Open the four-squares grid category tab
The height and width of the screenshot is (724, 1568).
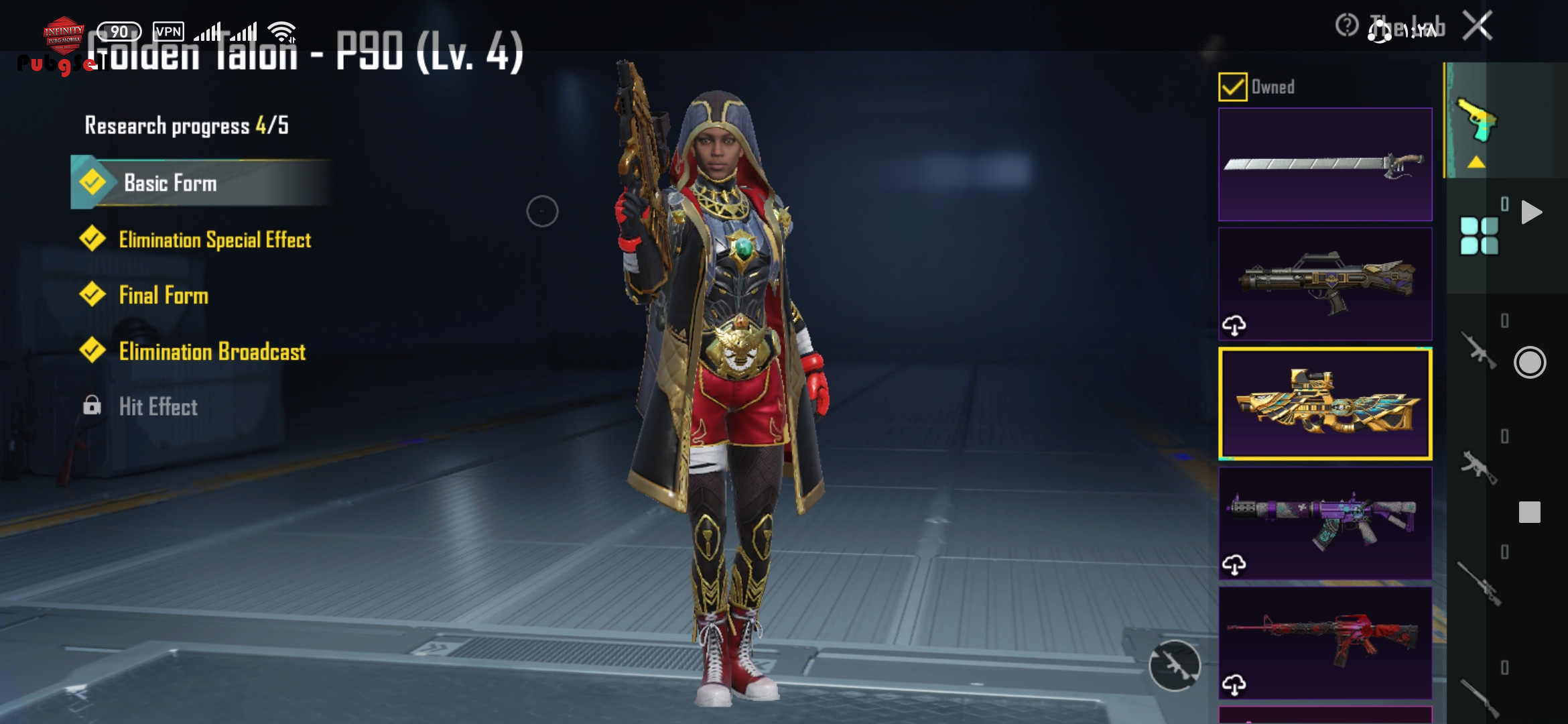click(1479, 236)
